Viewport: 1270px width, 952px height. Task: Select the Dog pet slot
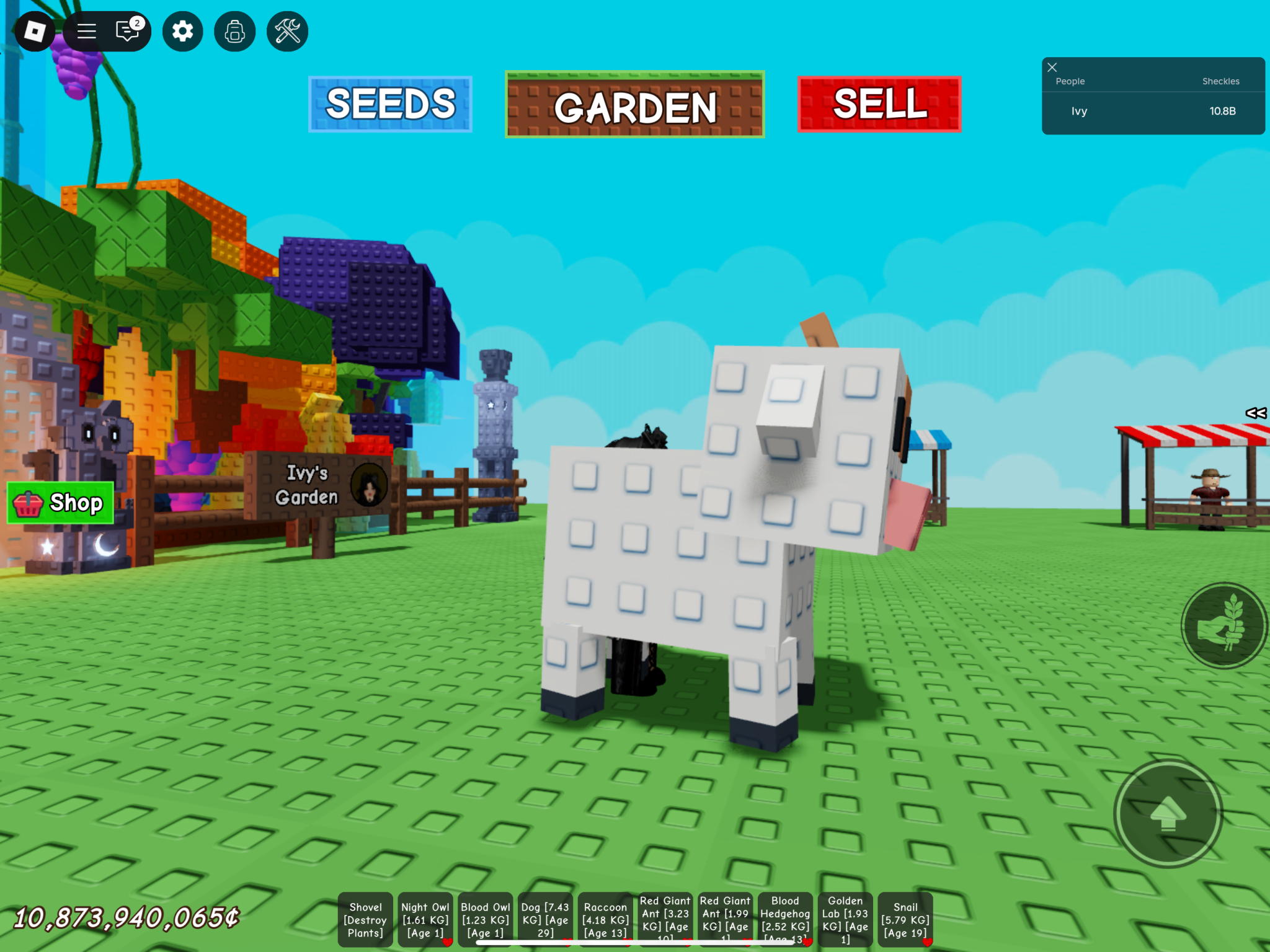point(544,920)
